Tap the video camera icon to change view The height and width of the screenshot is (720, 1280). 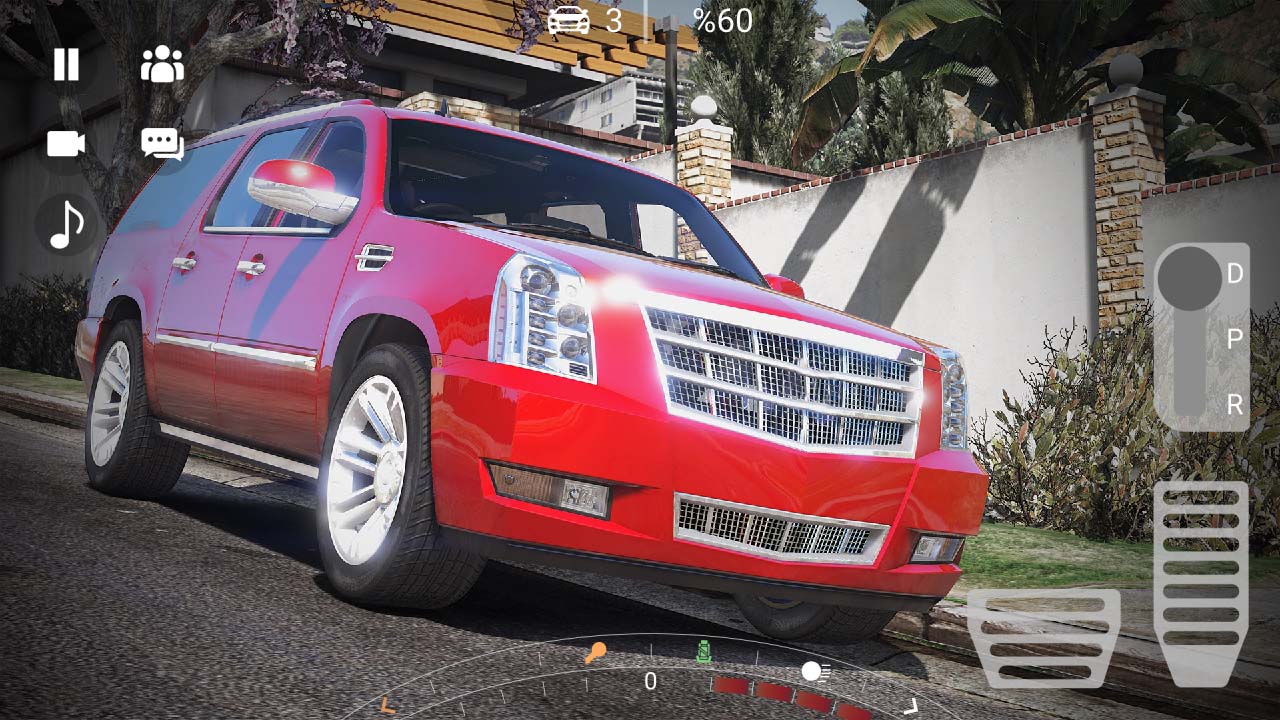click(64, 145)
